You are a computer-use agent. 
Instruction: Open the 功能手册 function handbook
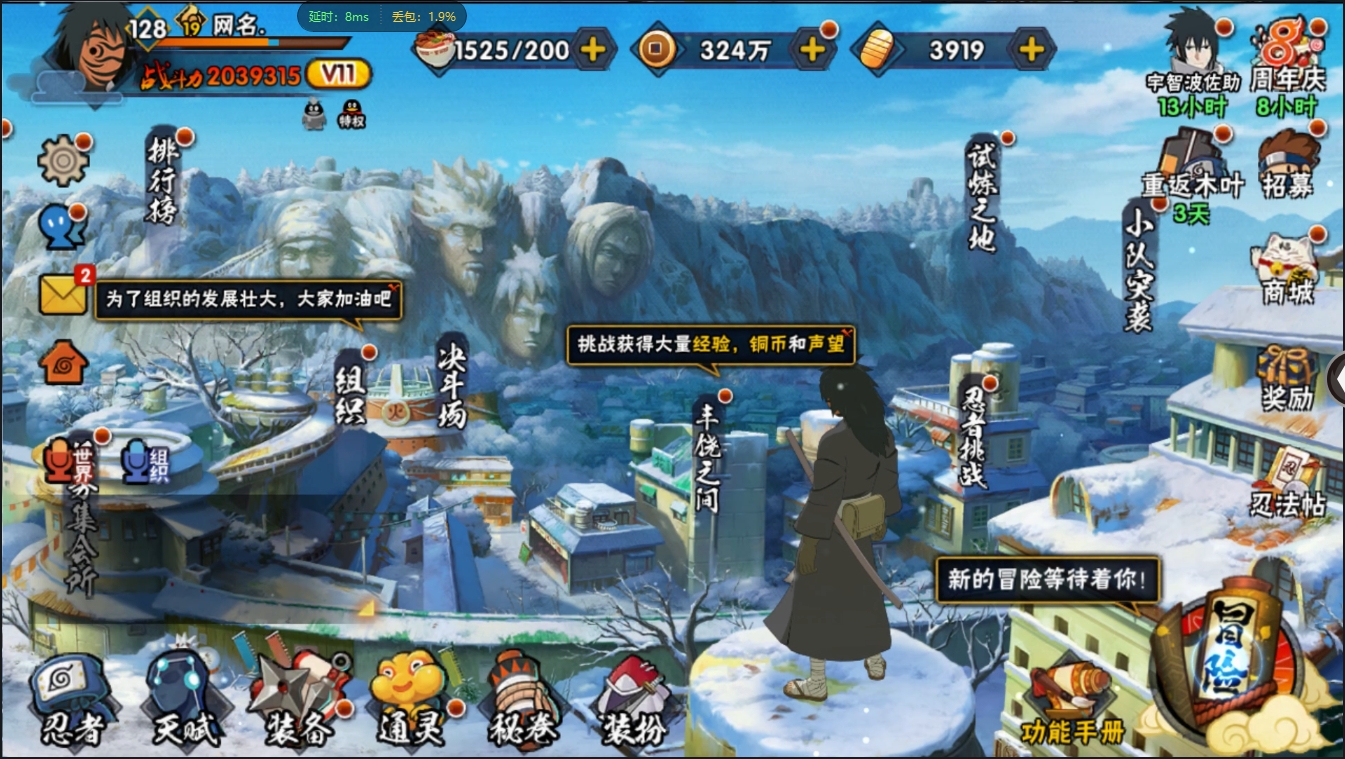(x=1071, y=705)
